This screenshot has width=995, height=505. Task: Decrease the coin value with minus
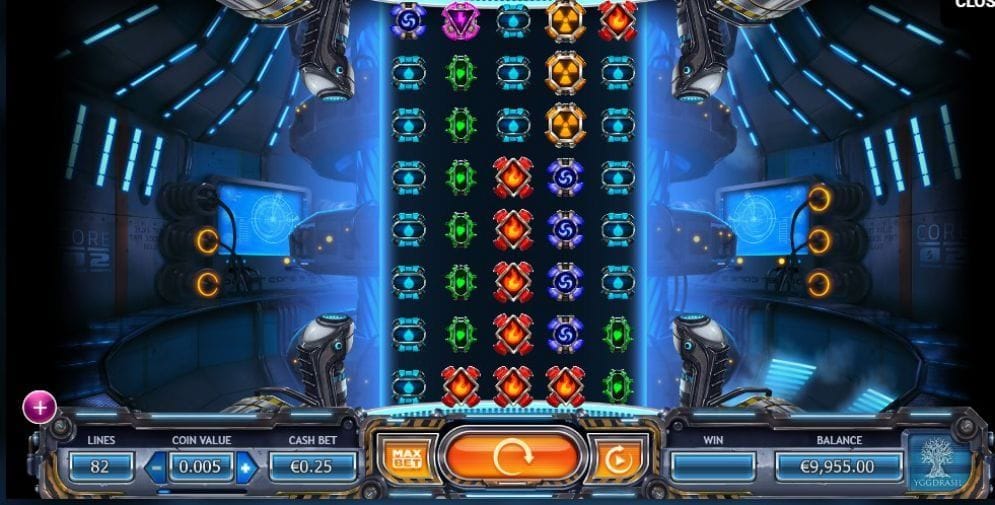click(156, 467)
